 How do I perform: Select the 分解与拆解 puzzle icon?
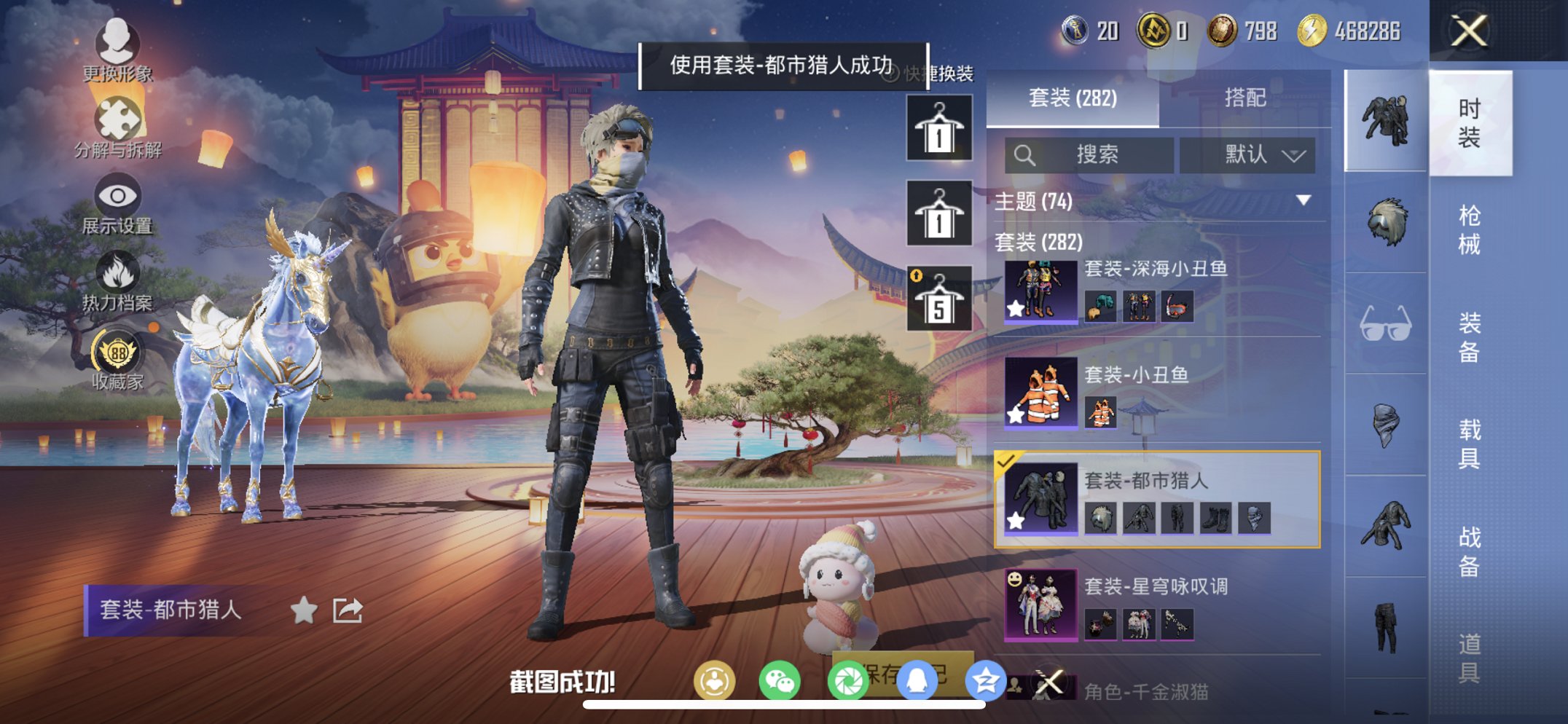(x=120, y=117)
